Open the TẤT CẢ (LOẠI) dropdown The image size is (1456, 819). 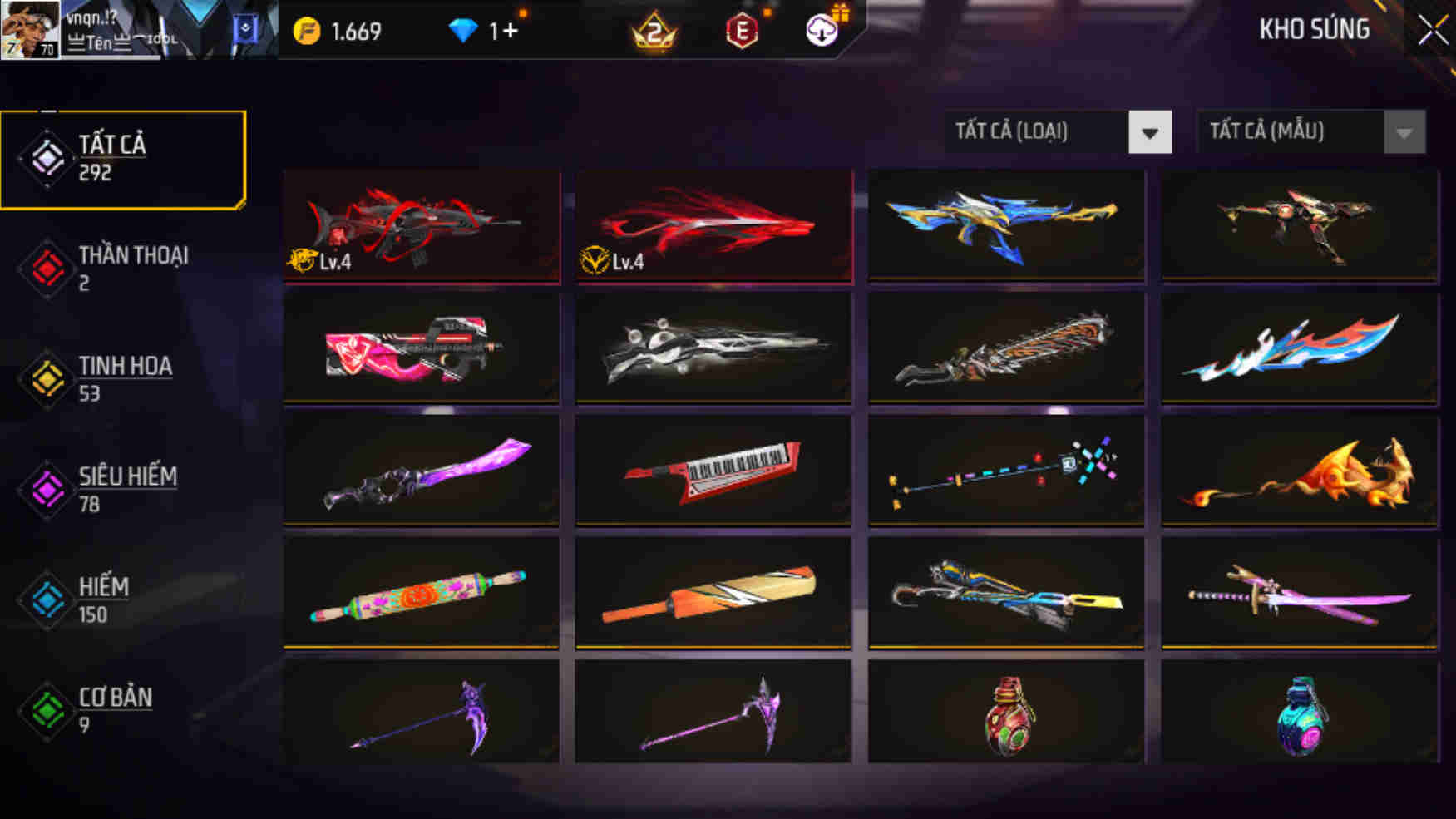pyautogui.click(x=1039, y=131)
